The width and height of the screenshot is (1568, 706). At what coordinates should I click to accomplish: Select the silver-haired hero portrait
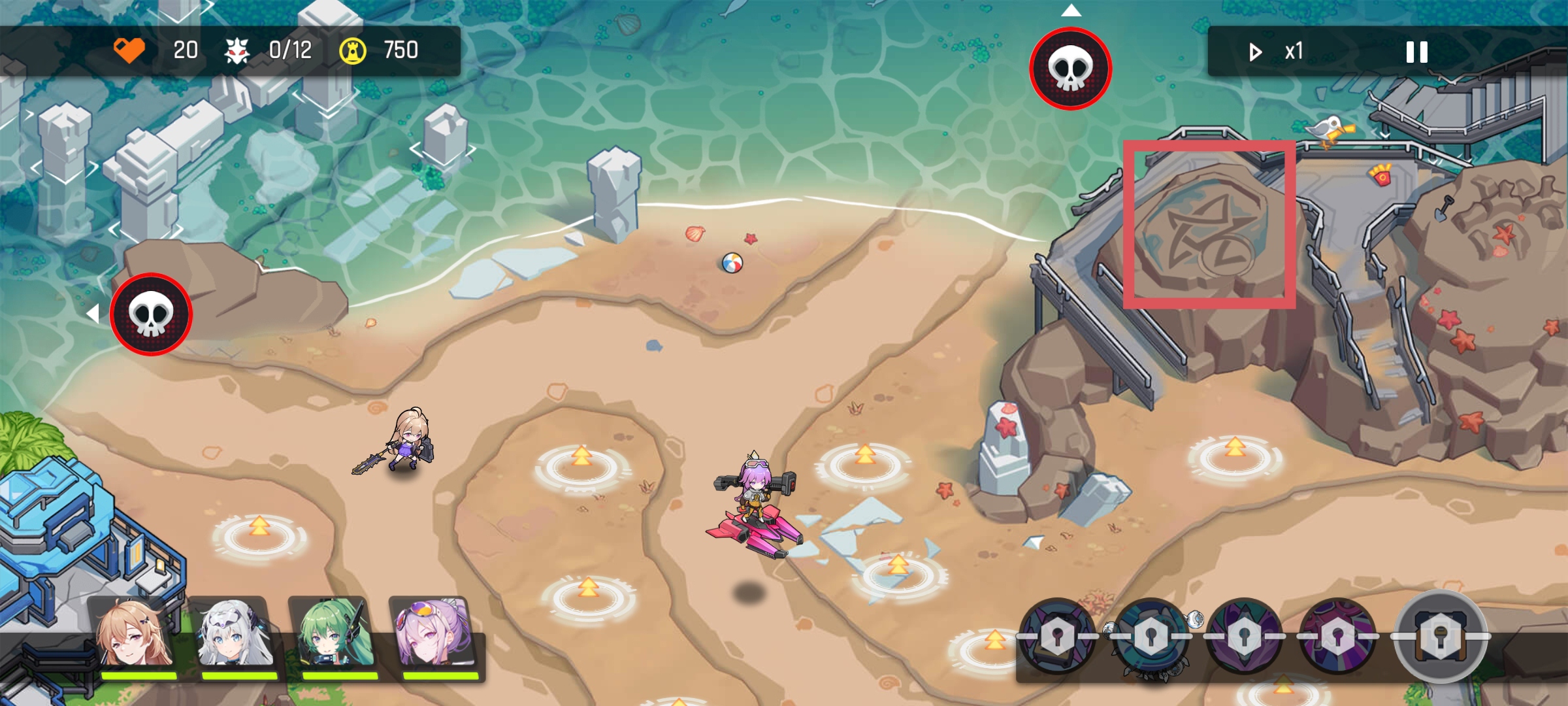(237, 634)
